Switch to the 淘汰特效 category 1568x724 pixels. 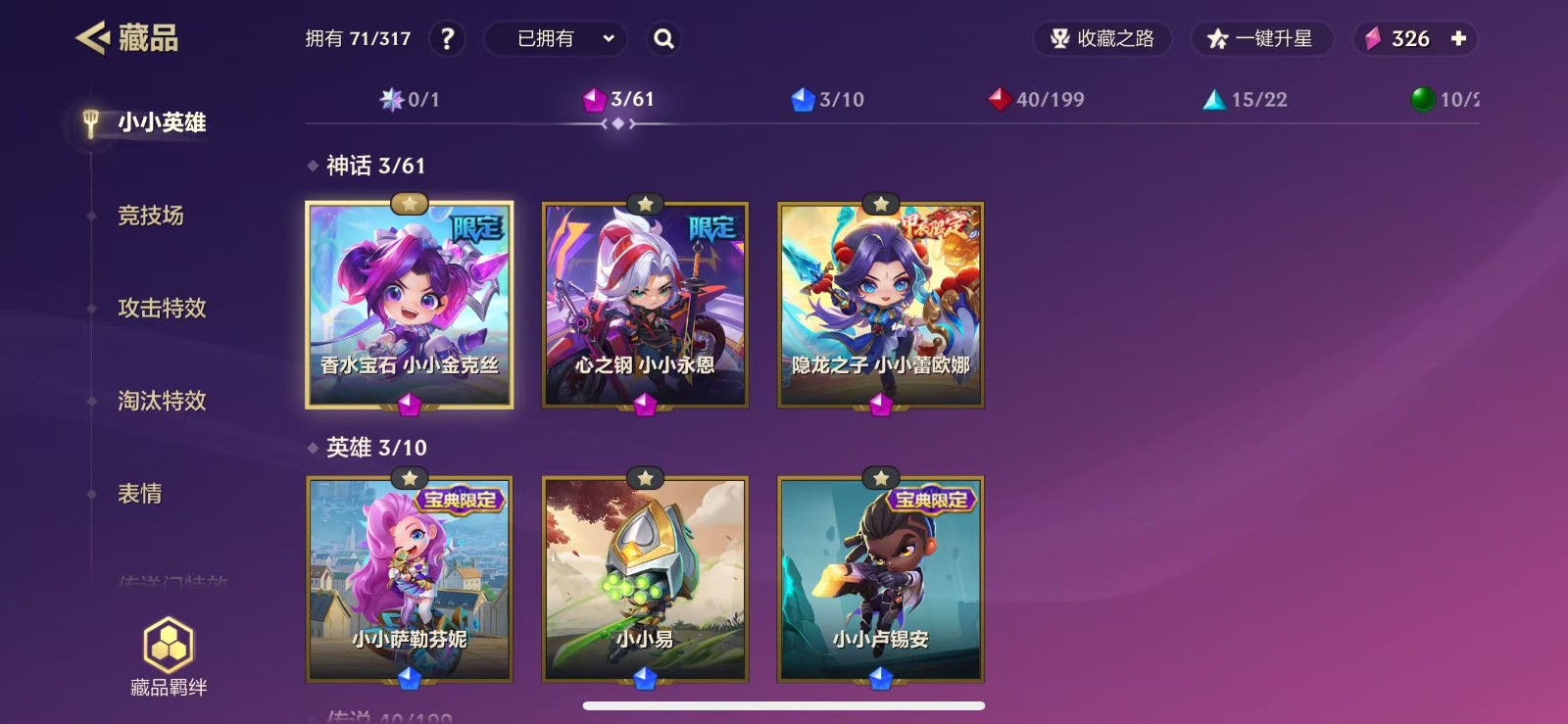pyautogui.click(x=162, y=401)
